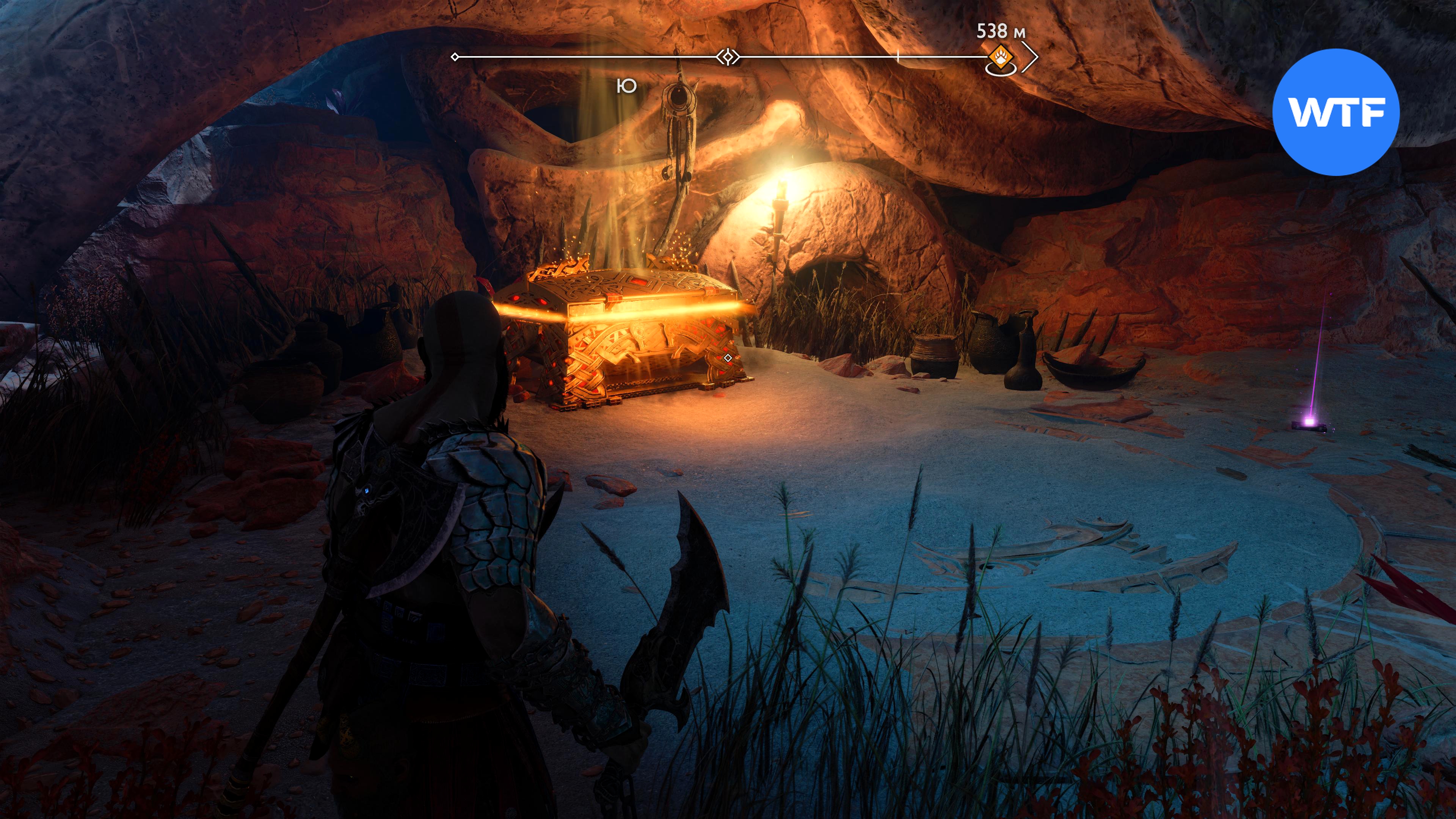Image resolution: width=1456 pixels, height=819 pixels.
Task: Click the small diamond marker beside the chest
Action: (x=728, y=358)
